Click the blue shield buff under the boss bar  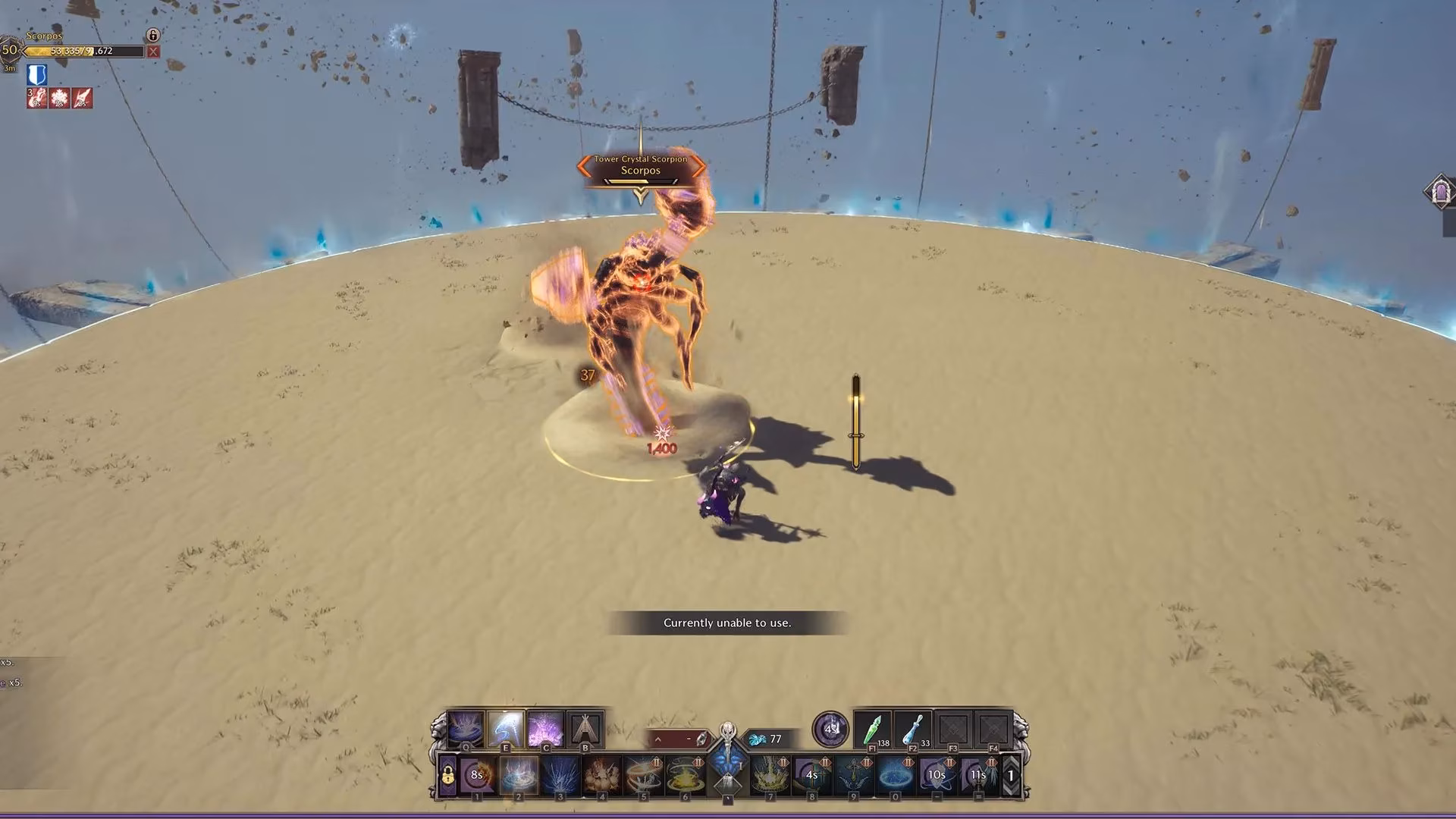coord(36,74)
